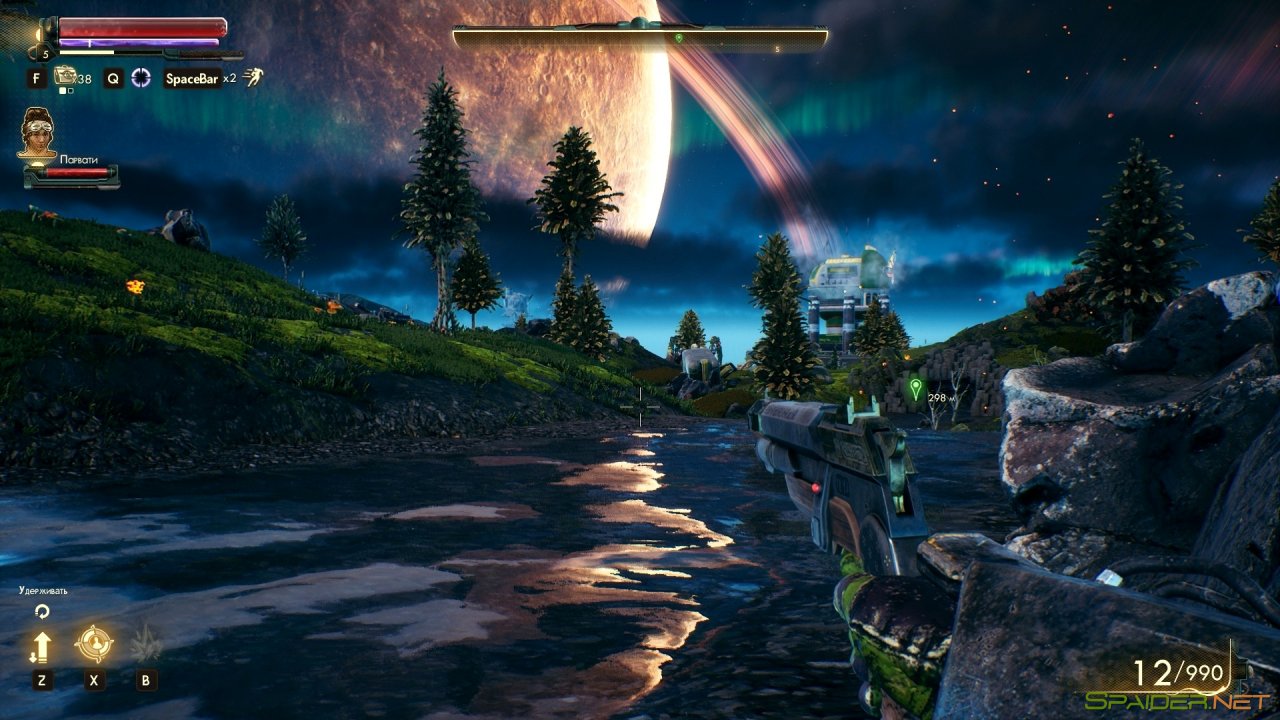Toggle the F key hotkey slot
The height and width of the screenshot is (720, 1280).
click(37, 77)
